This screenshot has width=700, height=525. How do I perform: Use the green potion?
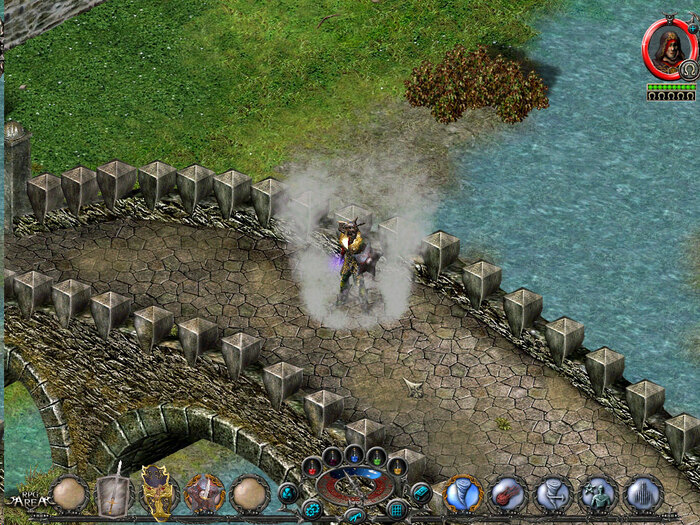coord(376,458)
